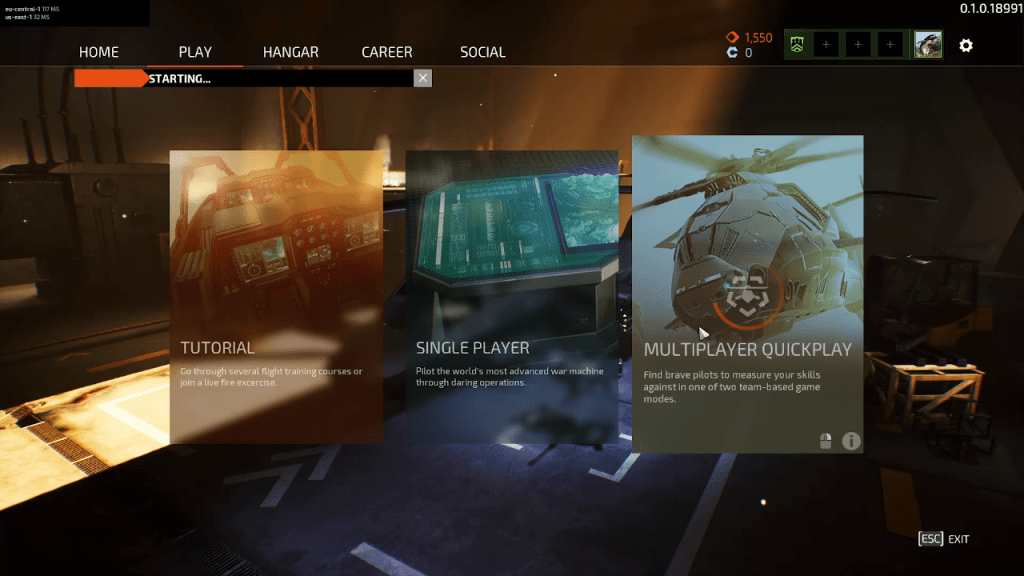Show info for Multiplayer Quickplay

851,440
